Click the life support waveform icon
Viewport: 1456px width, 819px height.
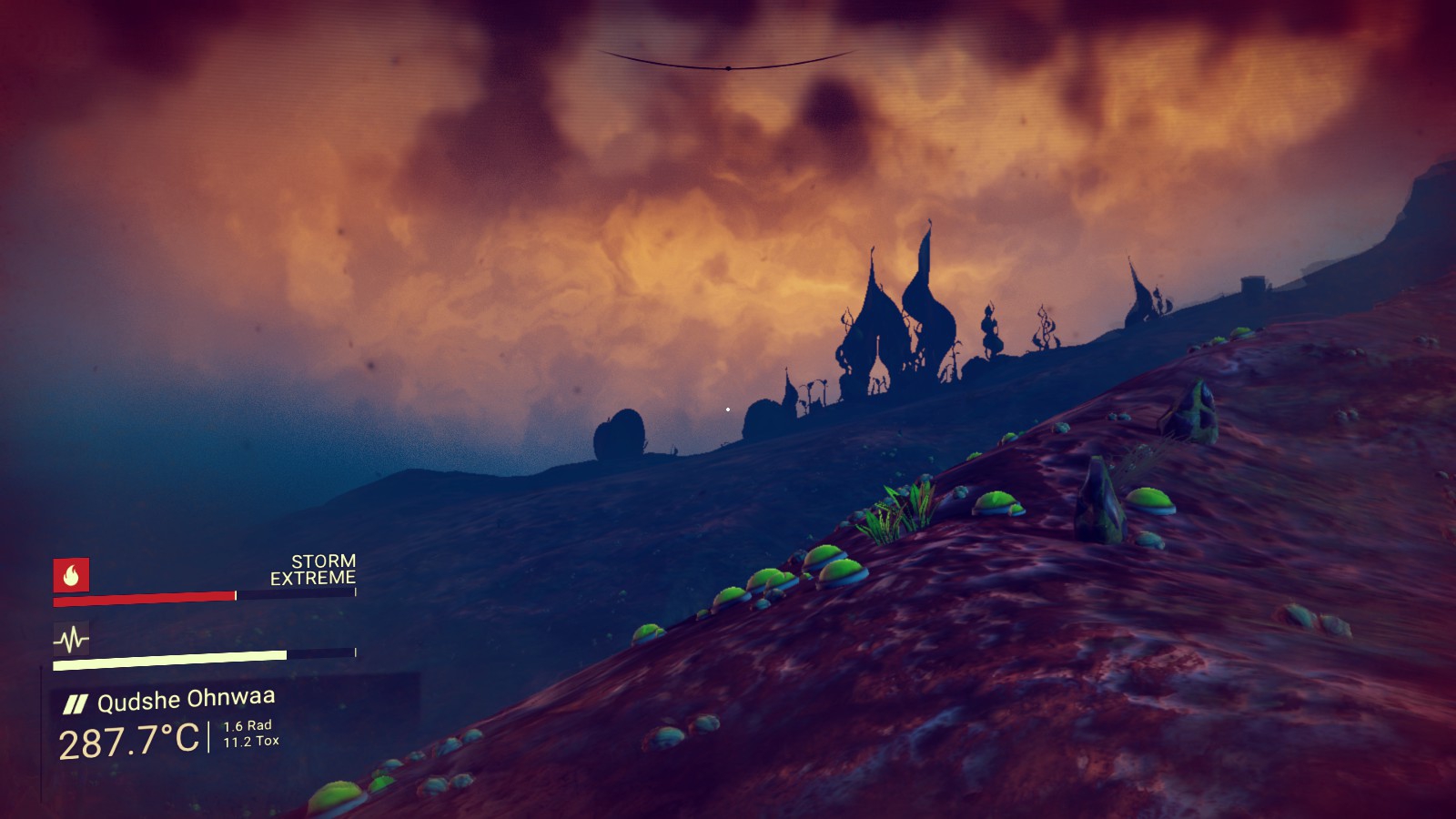pos(71,640)
